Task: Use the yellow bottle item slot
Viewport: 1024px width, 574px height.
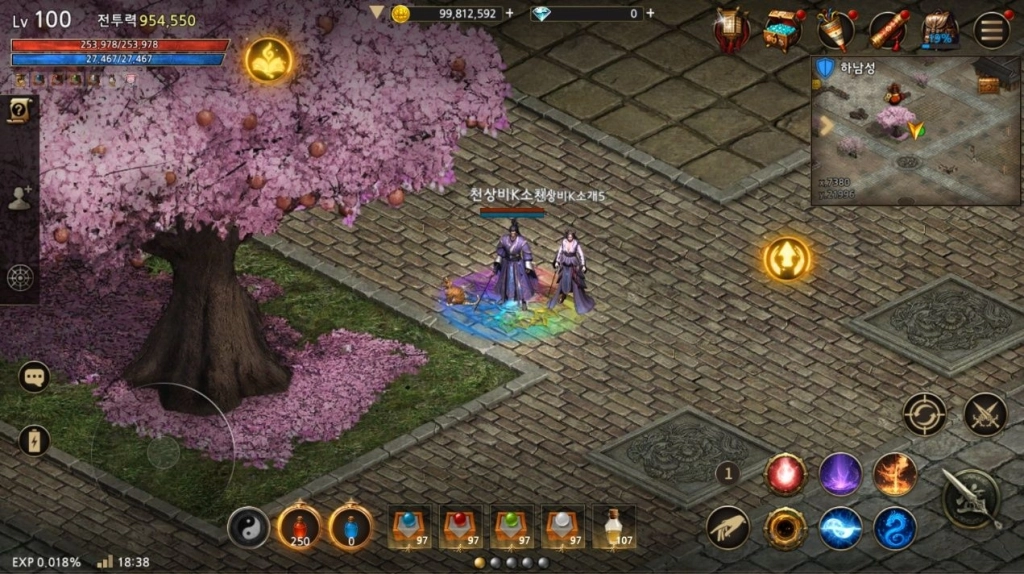Action: tap(613, 525)
